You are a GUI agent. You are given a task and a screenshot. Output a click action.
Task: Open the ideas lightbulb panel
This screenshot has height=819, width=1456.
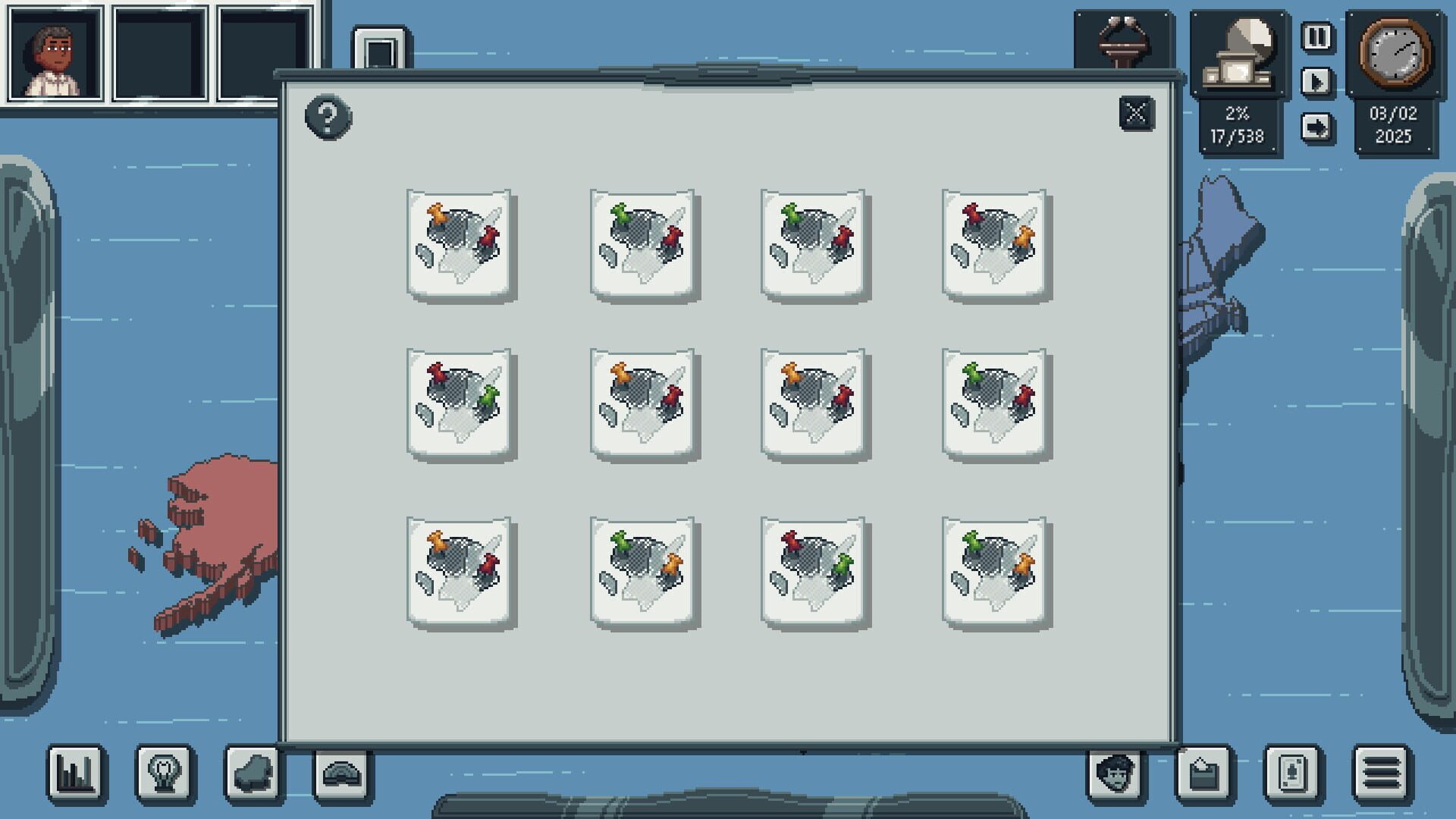pyautogui.click(x=165, y=774)
